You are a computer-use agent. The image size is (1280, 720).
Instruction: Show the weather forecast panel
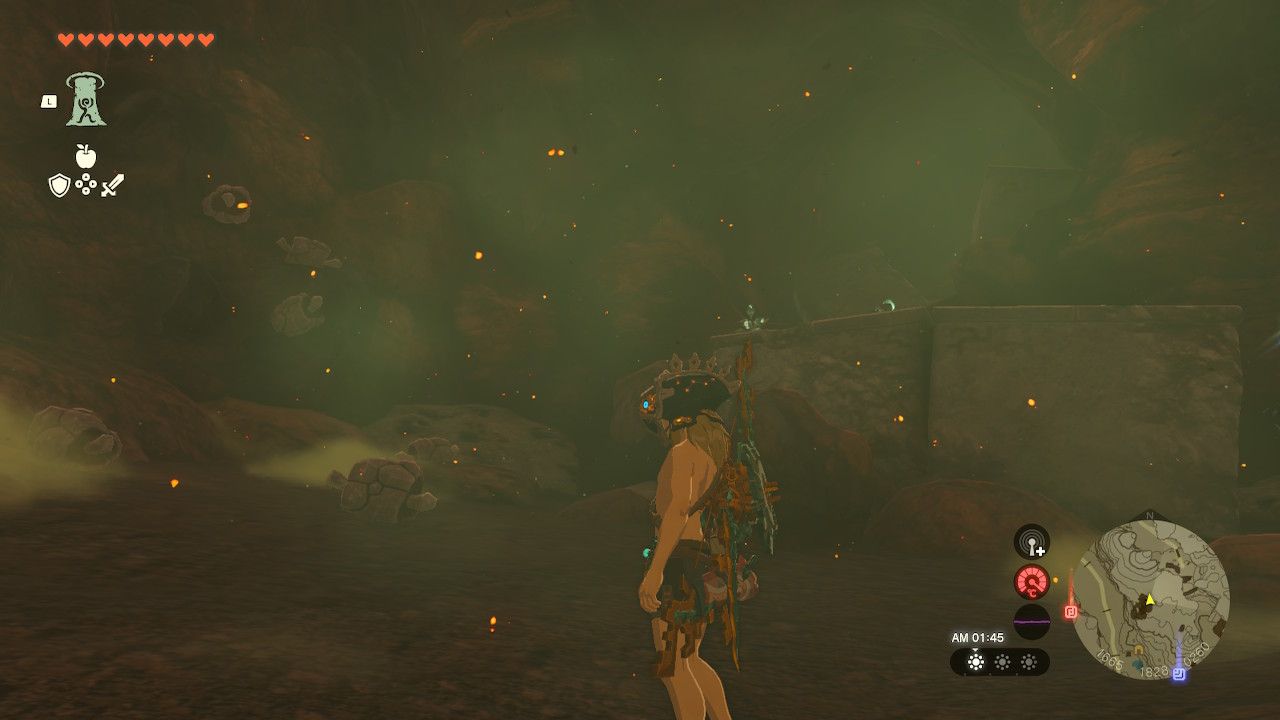coord(1000,662)
